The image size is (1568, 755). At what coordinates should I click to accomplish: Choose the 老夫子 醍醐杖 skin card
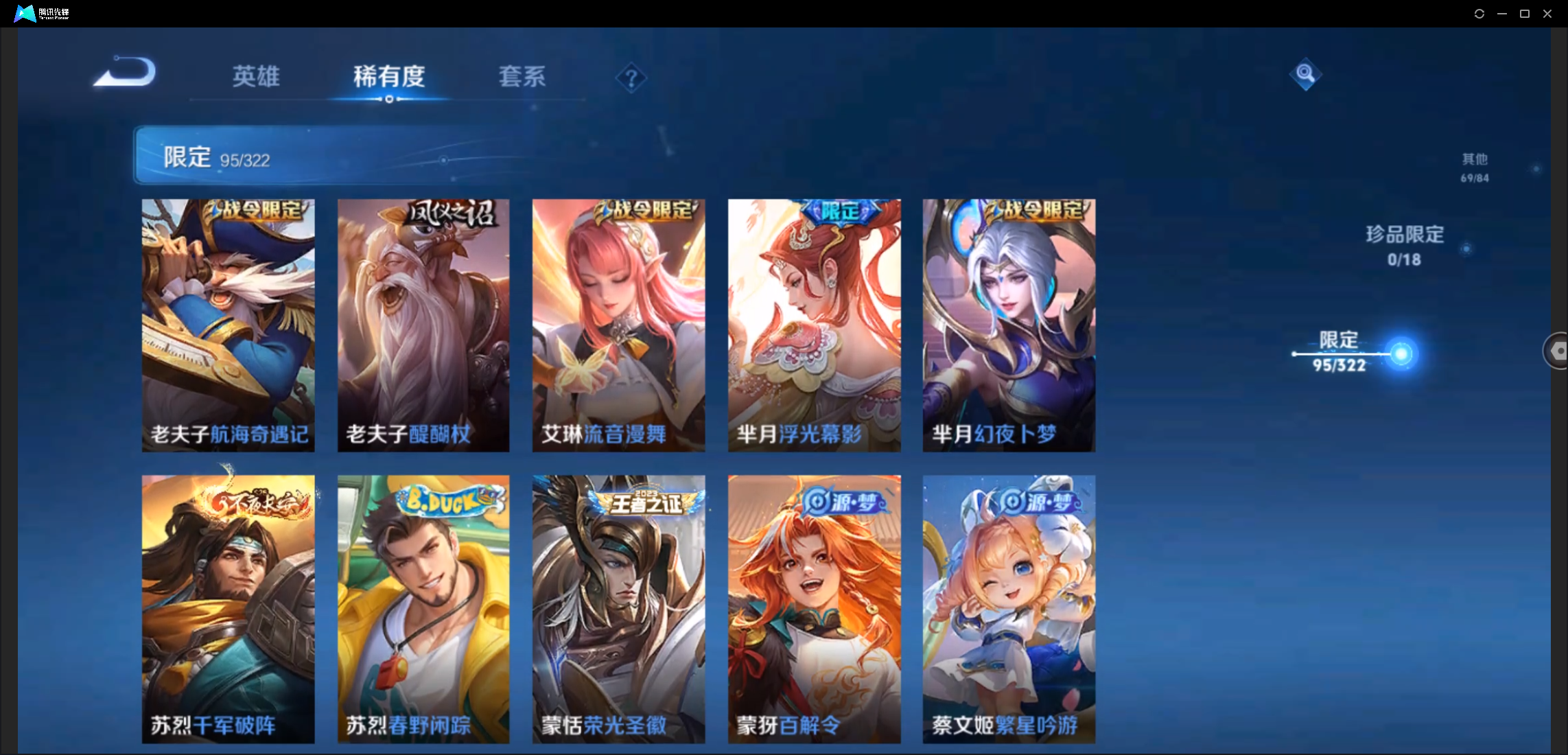click(x=423, y=325)
